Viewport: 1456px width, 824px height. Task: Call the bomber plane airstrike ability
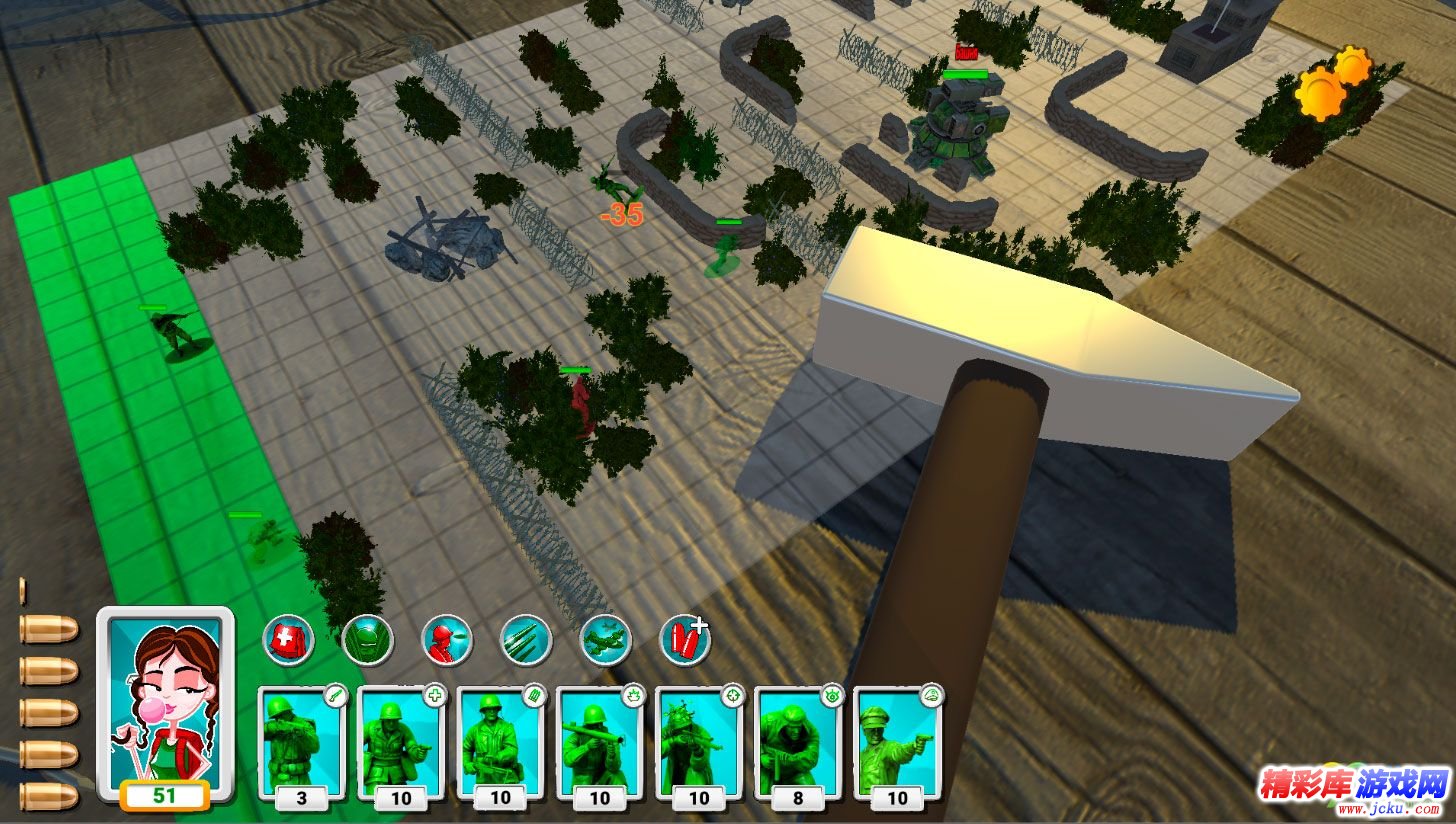606,639
